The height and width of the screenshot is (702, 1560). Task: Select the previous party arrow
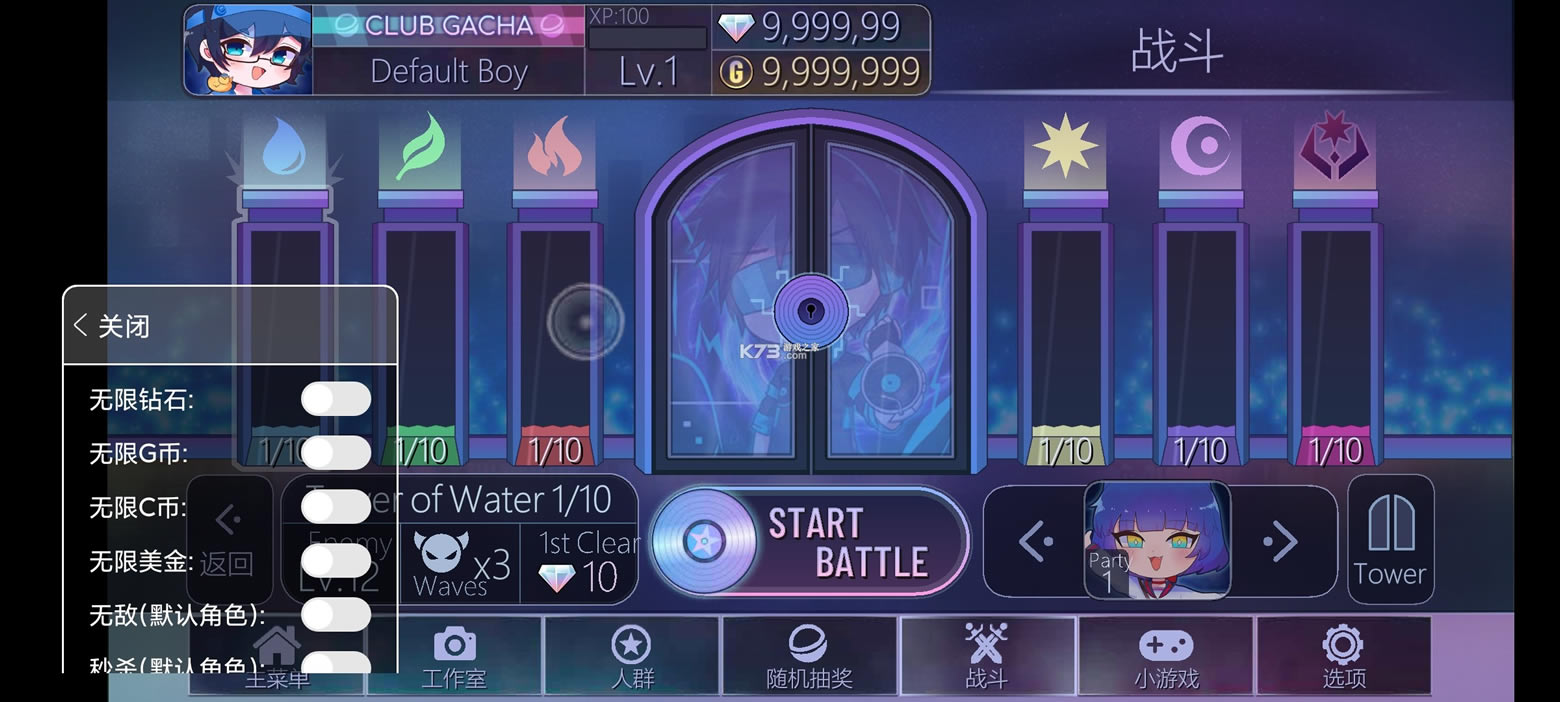coord(1036,542)
